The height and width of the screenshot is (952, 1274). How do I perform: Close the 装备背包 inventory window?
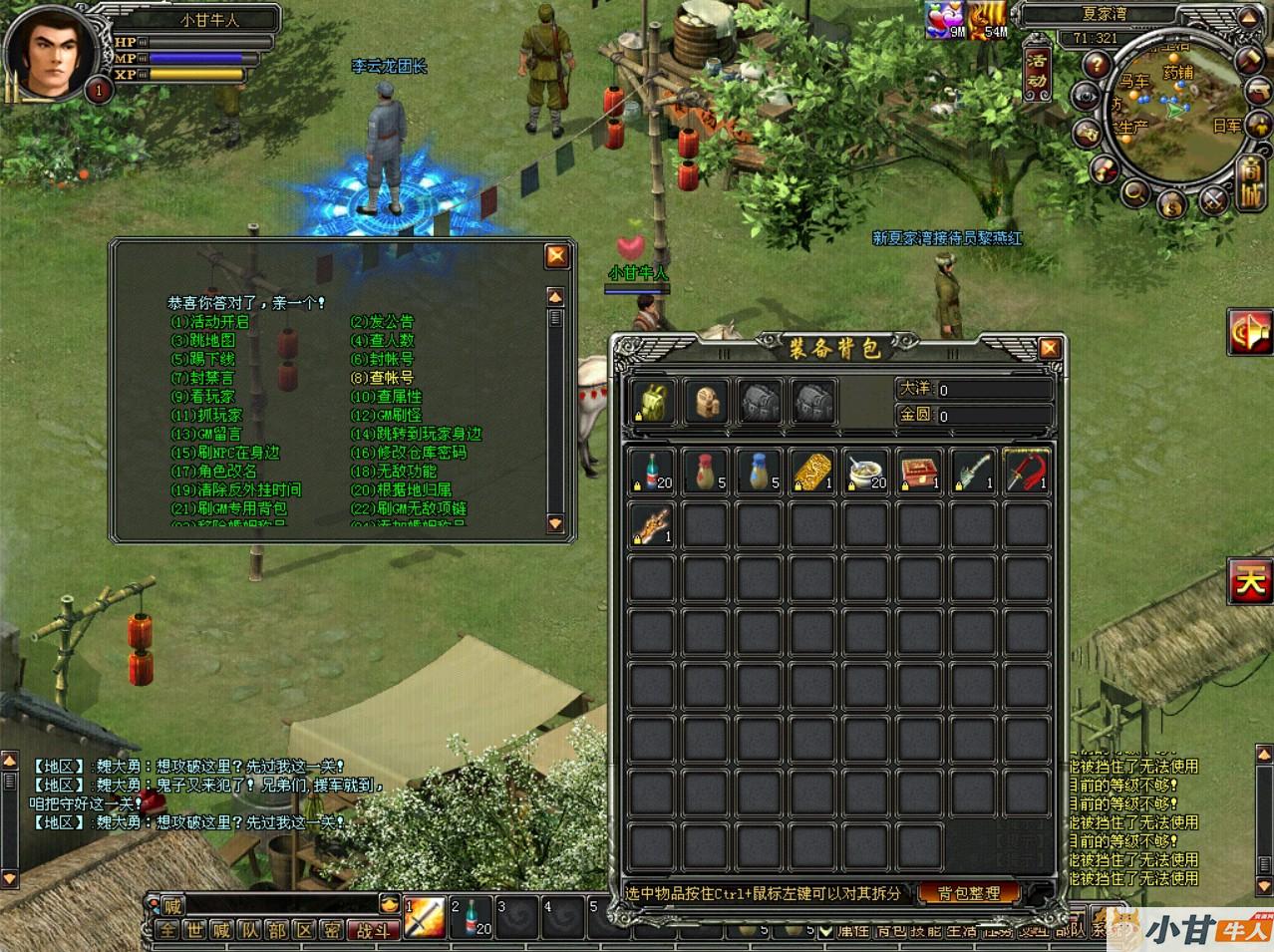(1049, 348)
